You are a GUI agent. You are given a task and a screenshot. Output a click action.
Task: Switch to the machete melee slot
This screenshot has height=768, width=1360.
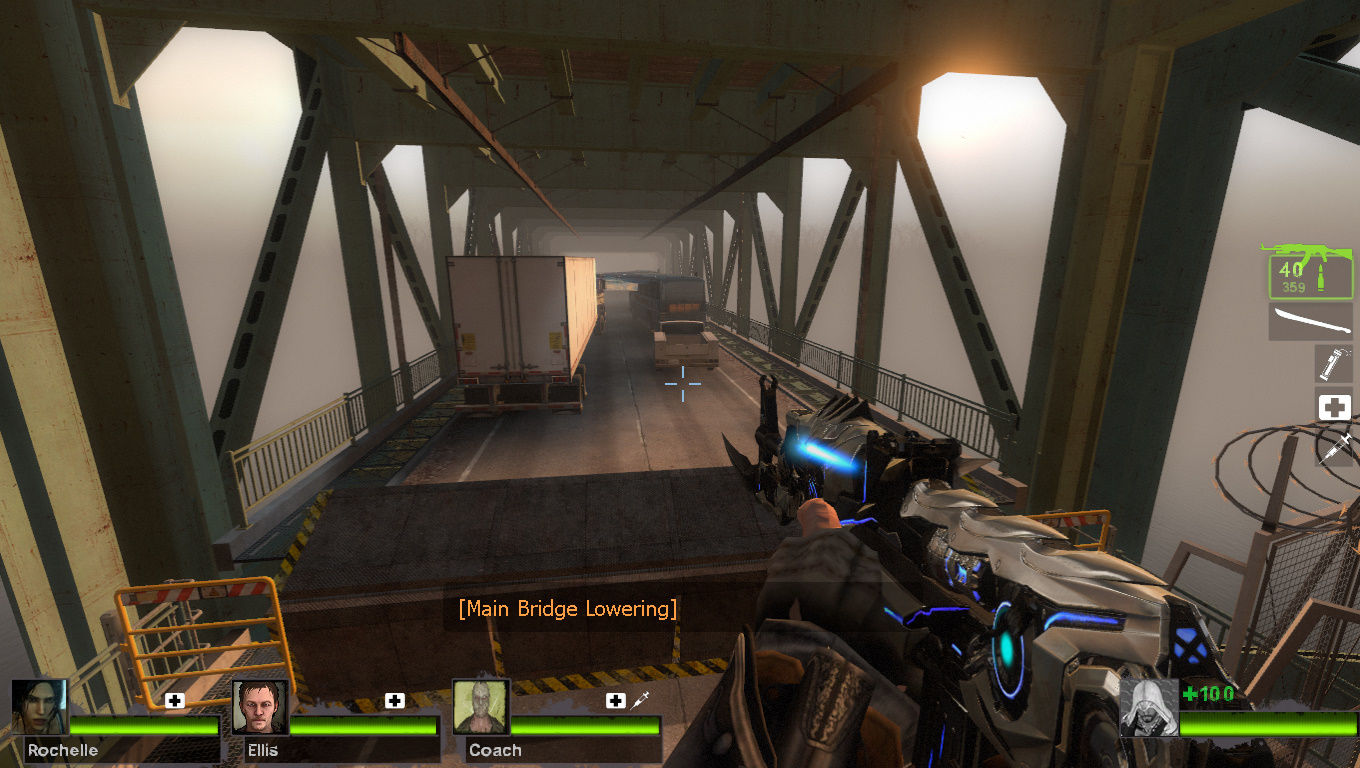[1310, 322]
